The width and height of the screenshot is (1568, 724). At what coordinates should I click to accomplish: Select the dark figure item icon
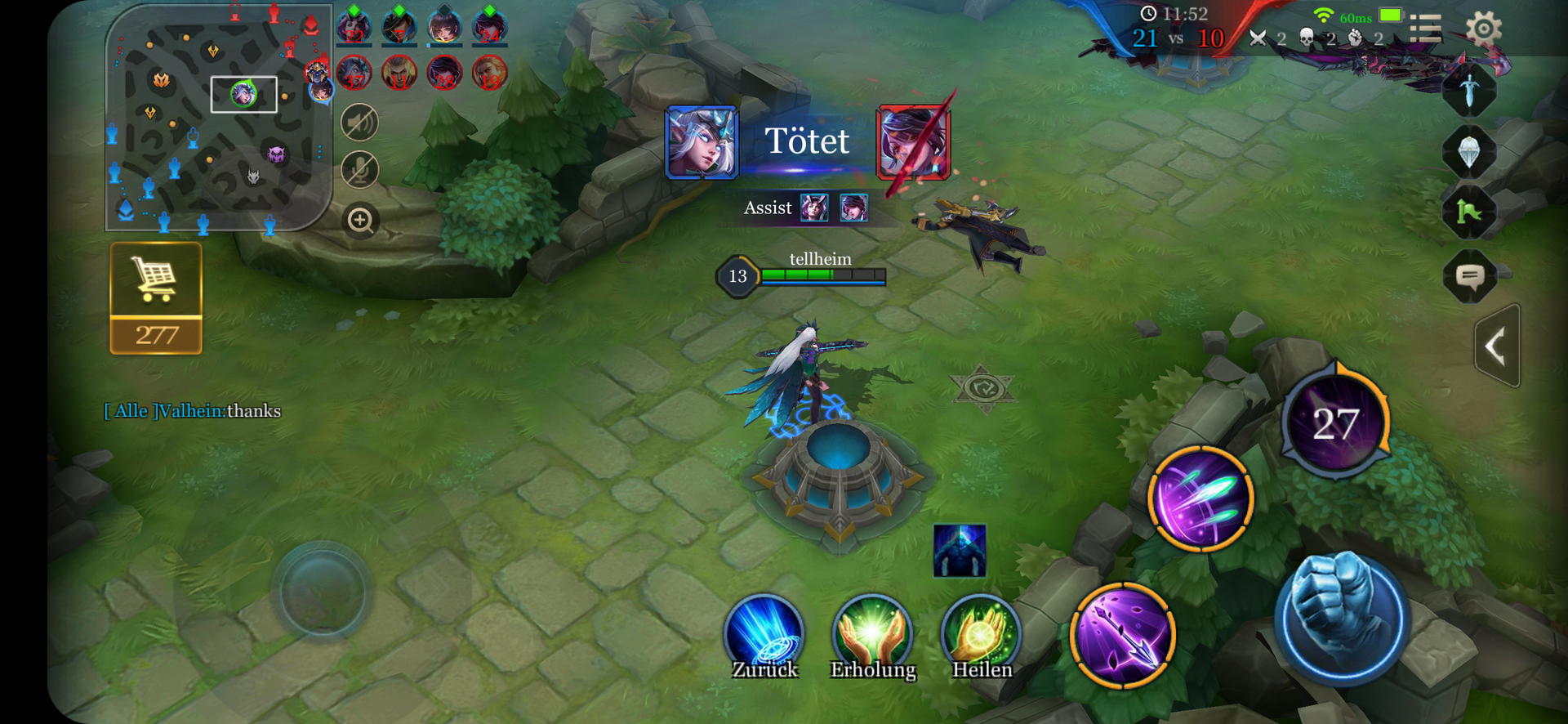960,551
